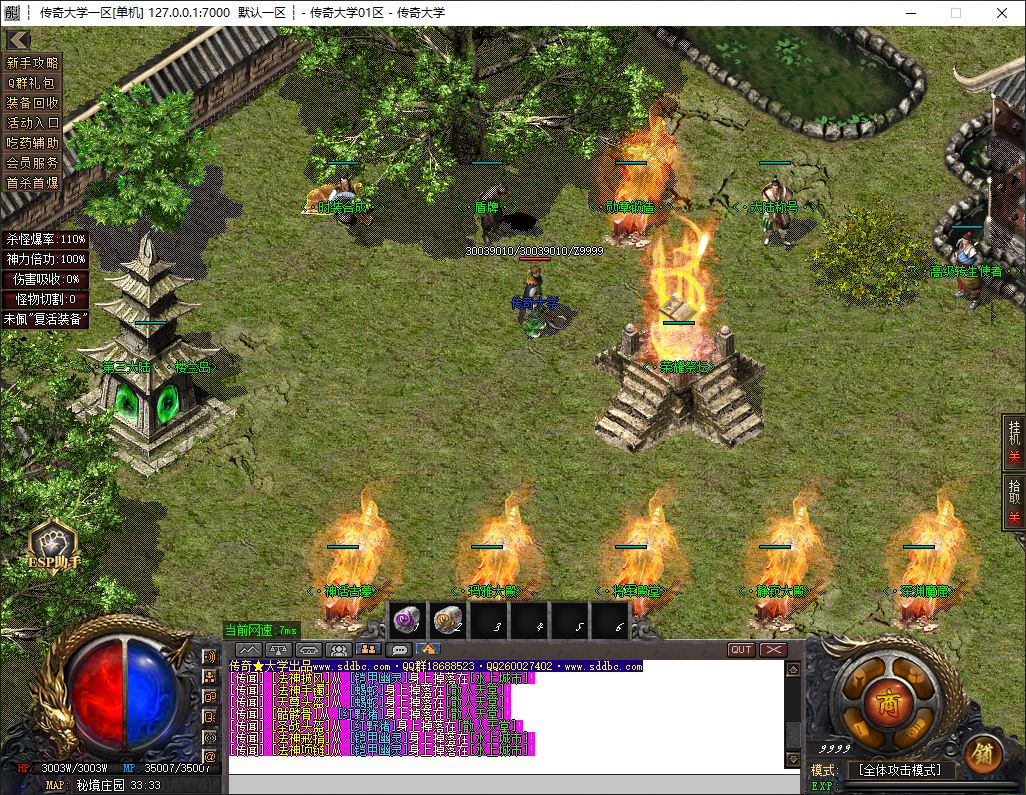
Task: Open the 吃药辅助 potion assist menu
Action: 32,143
